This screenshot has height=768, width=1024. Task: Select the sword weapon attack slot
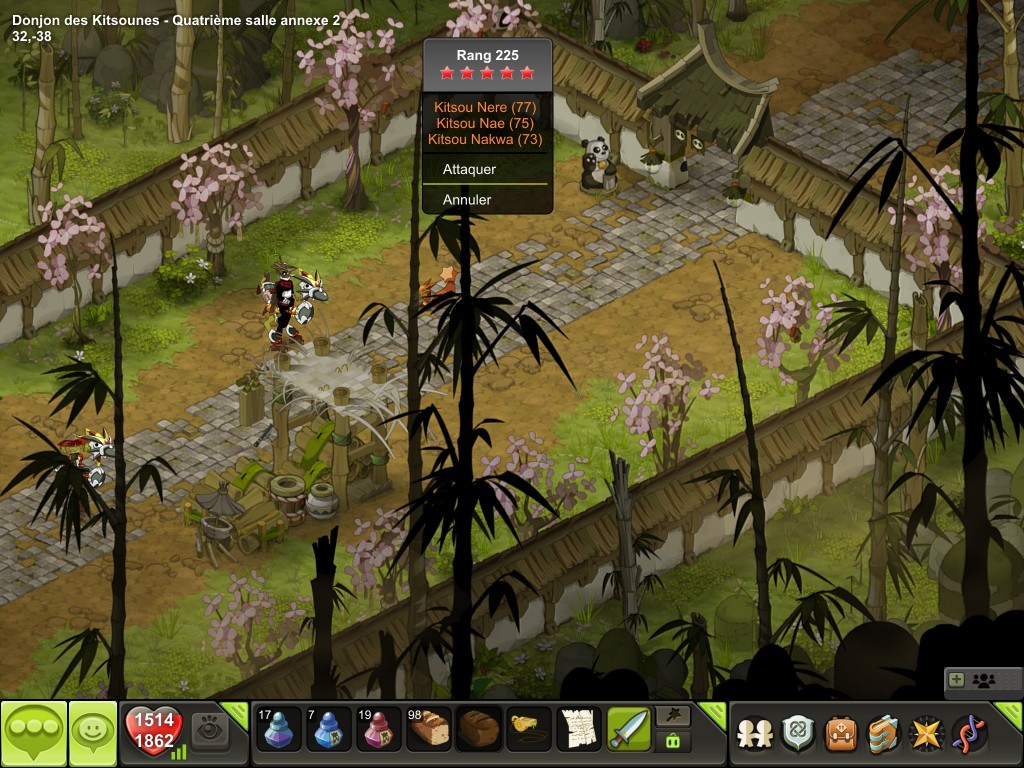click(629, 730)
